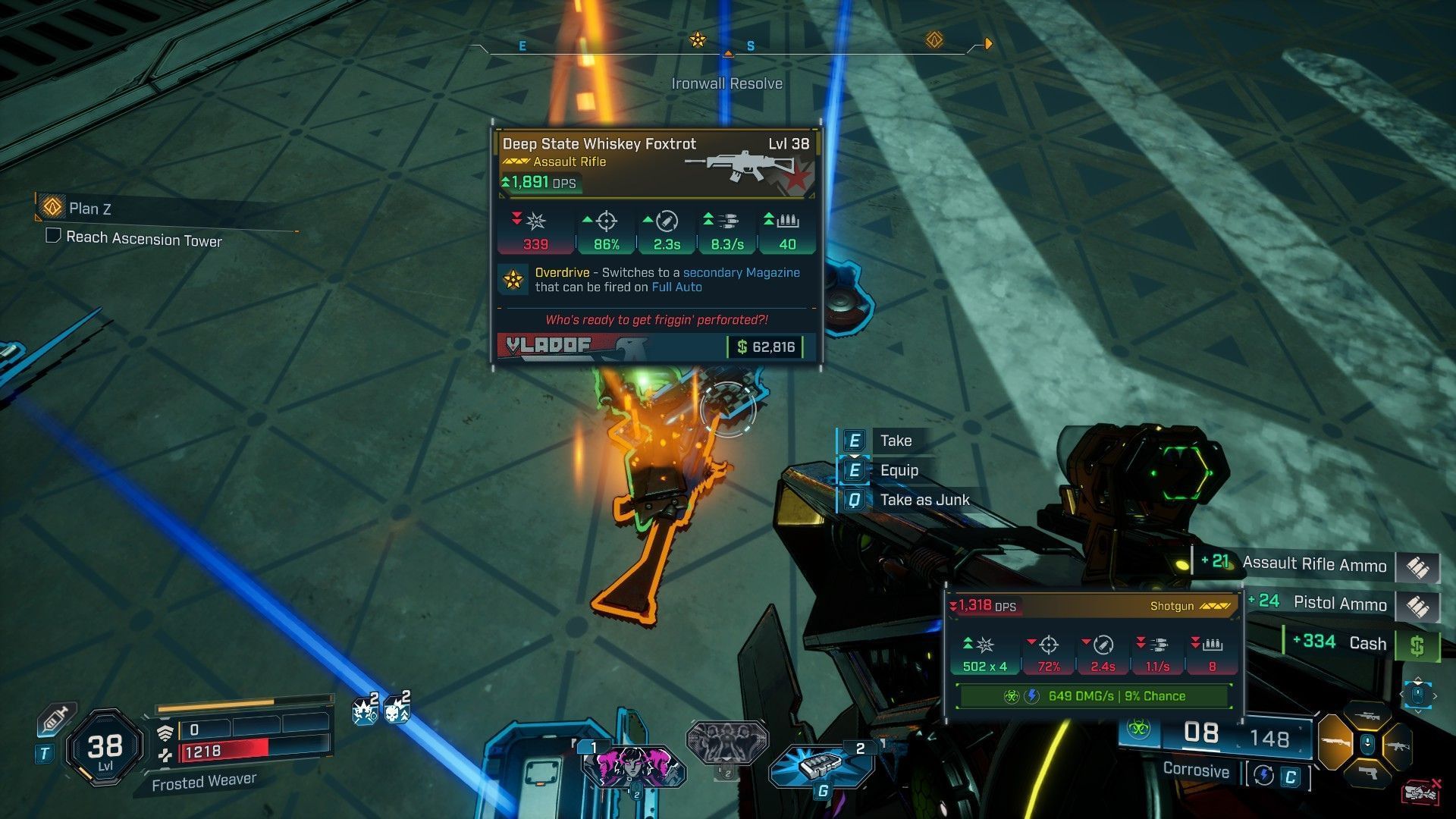
Task: Switch to the sniper rifle weapon slot
Action: point(1366,715)
